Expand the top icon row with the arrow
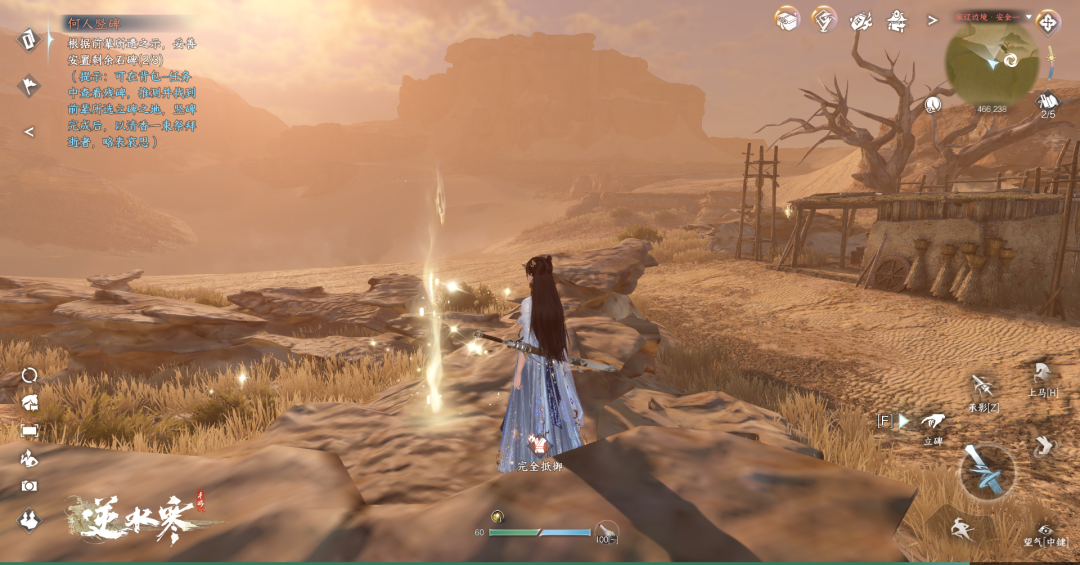1080x565 pixels. tap(932, 20)
